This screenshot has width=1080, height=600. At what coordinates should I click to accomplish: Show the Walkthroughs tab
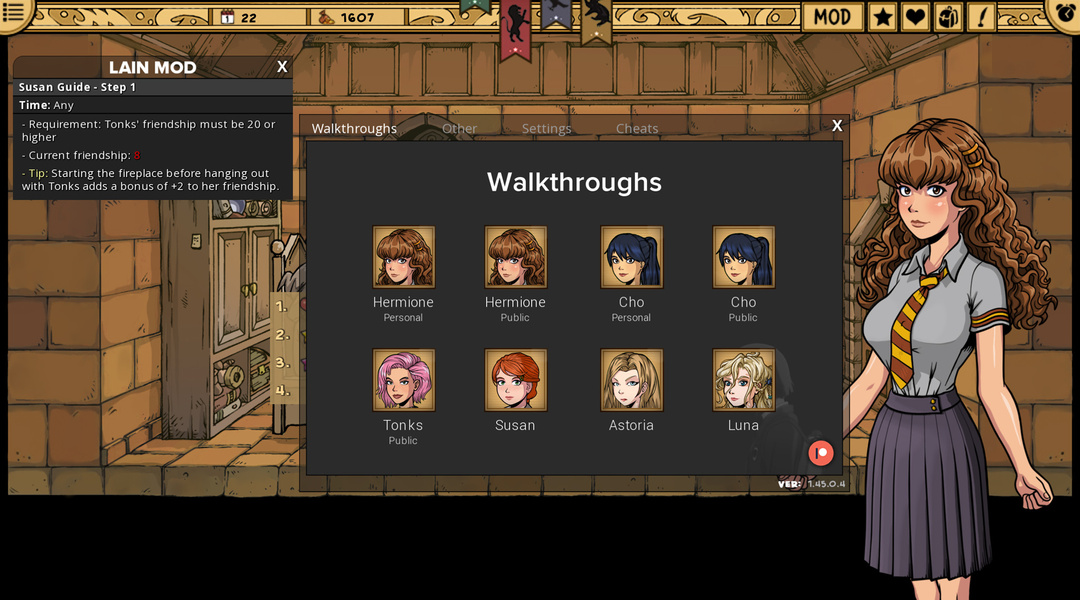point(354,128)
